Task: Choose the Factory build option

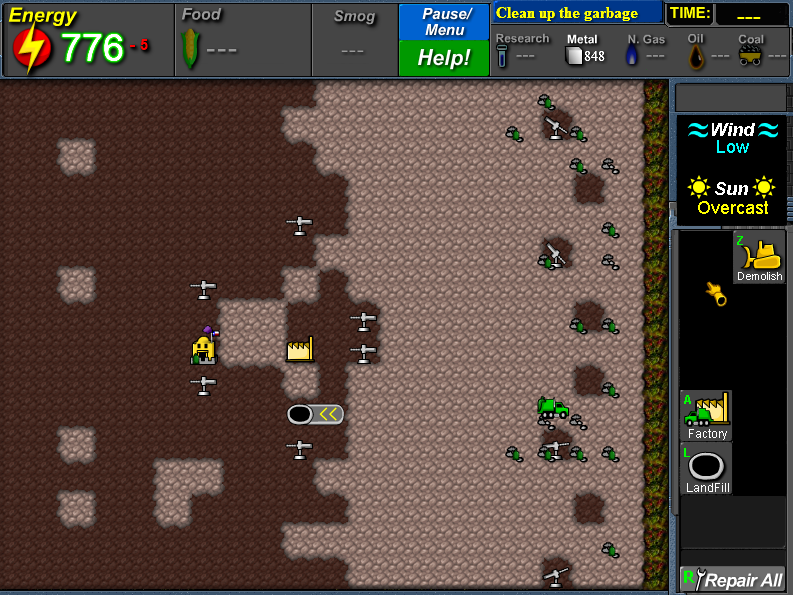Action: coord(706,415)
